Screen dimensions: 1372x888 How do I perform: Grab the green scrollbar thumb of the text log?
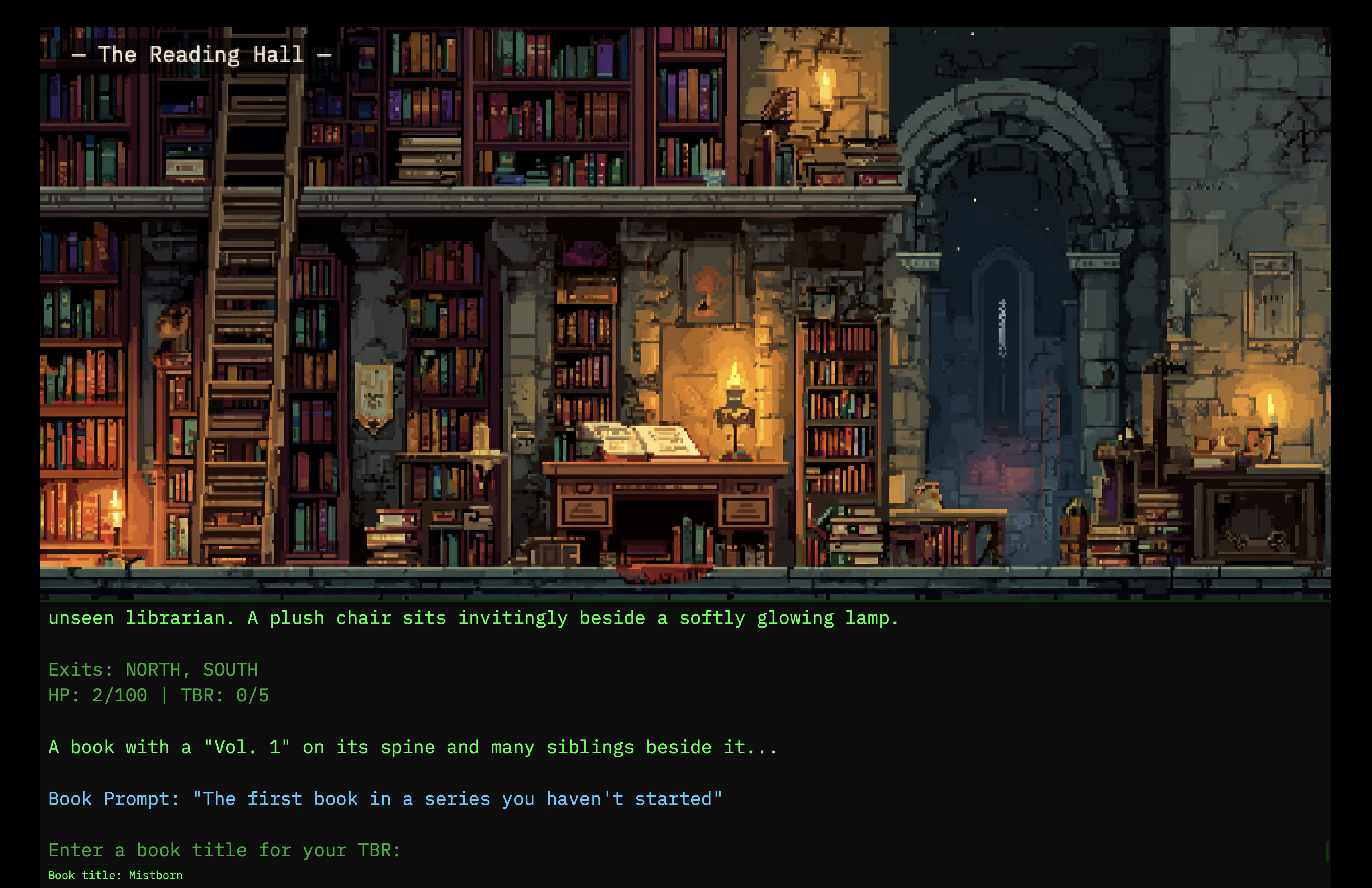[1327, 851]
